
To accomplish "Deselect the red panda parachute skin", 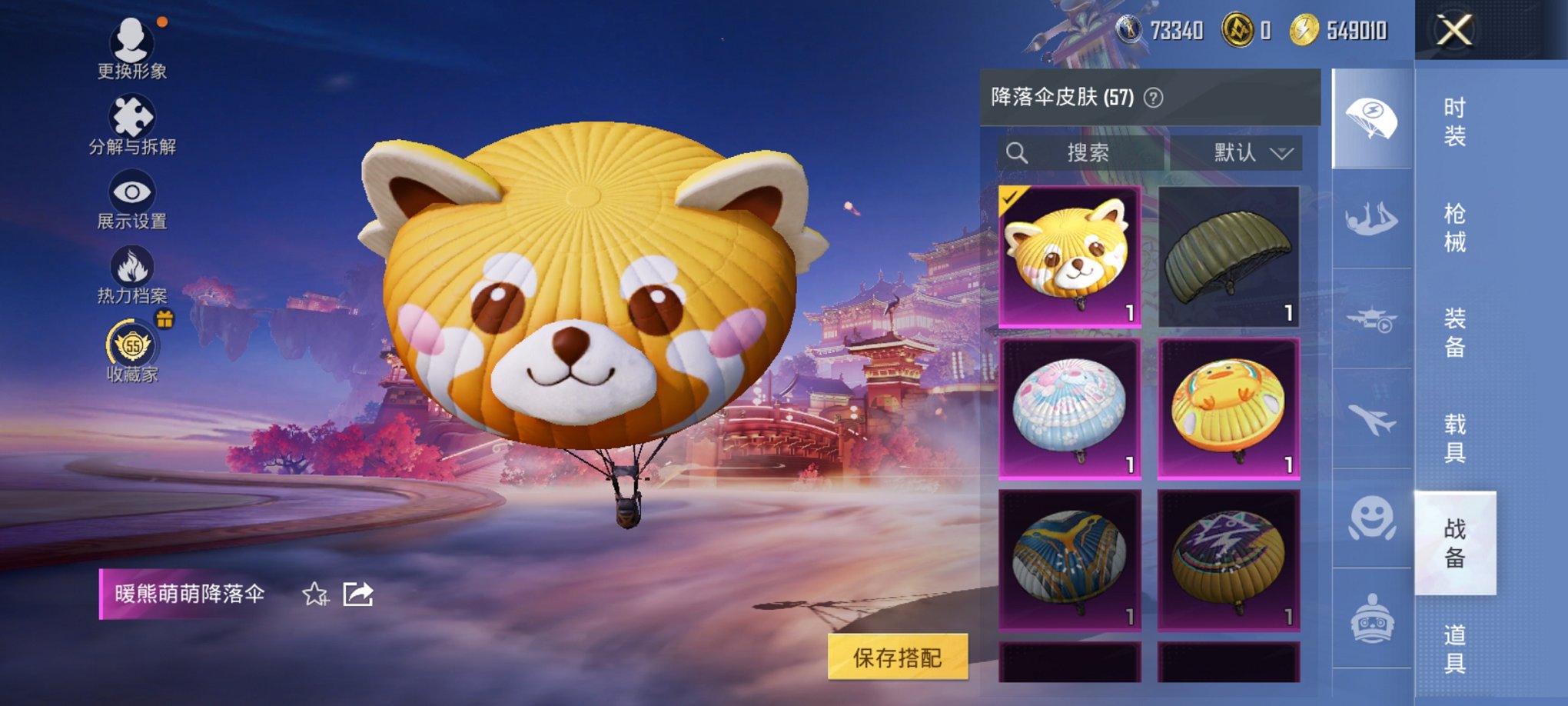I will (1067, 258).
